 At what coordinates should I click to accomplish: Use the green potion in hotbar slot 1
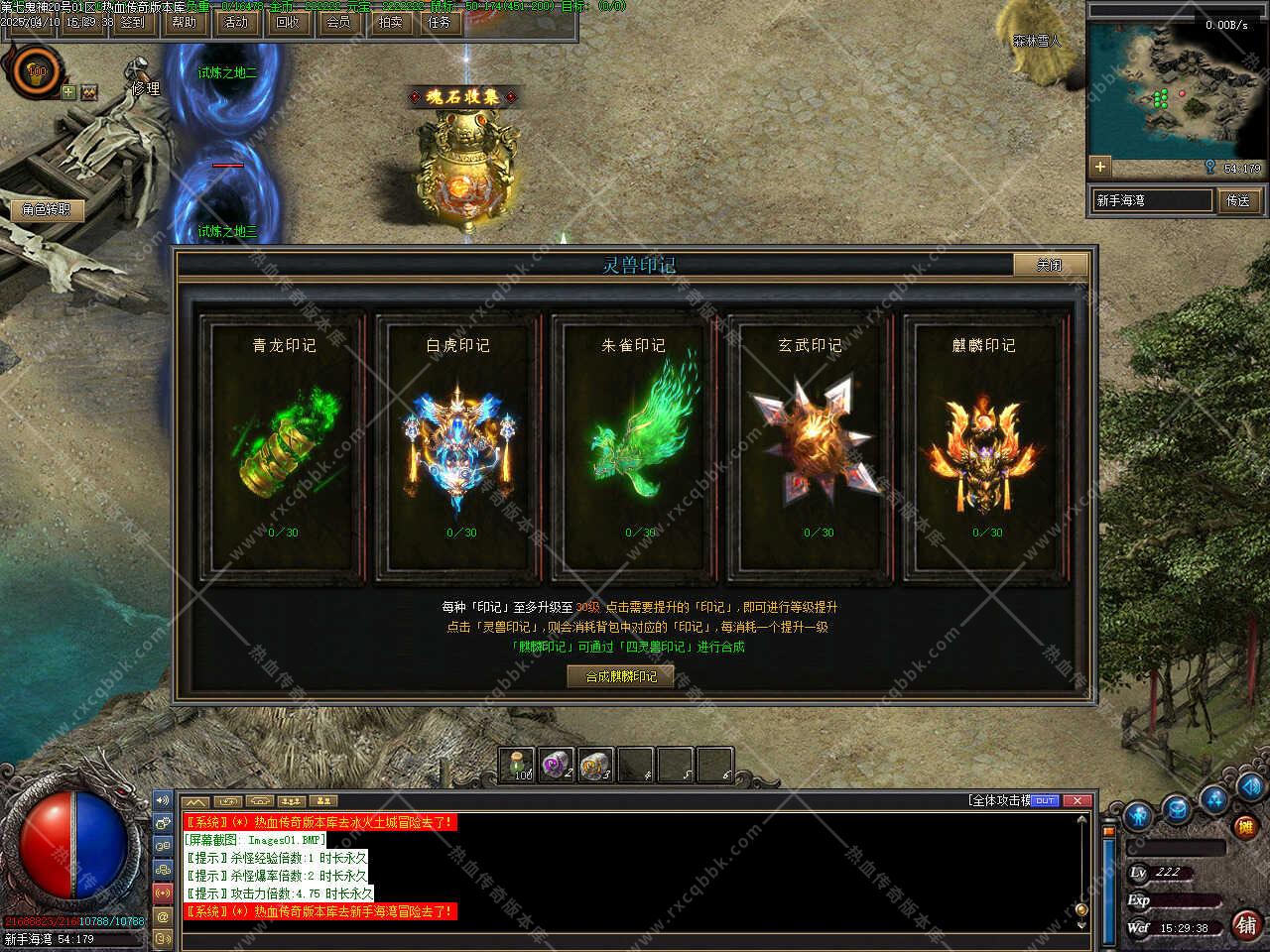(518, 765)
